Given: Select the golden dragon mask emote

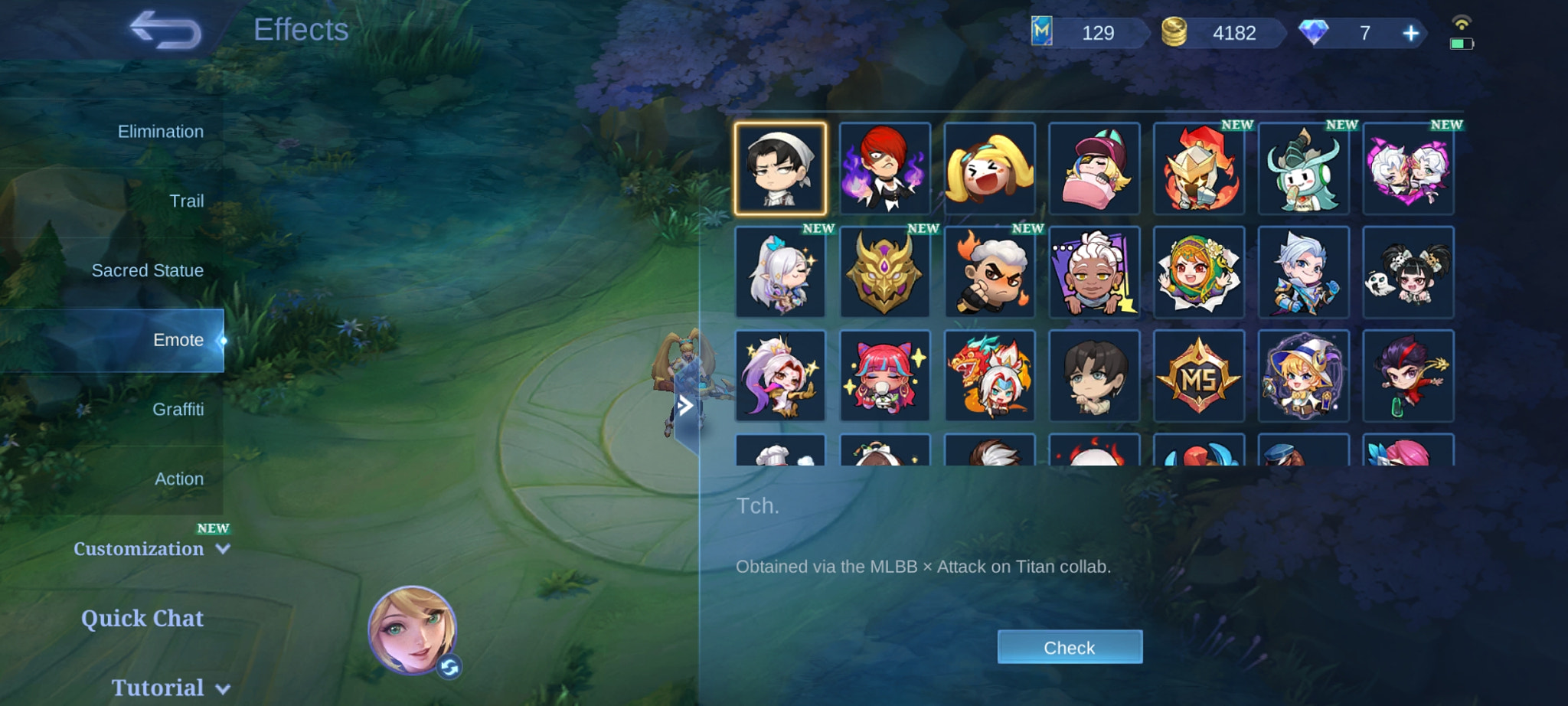Looking at the screenshot, I should pyautogui.click(x=886, y=273).
